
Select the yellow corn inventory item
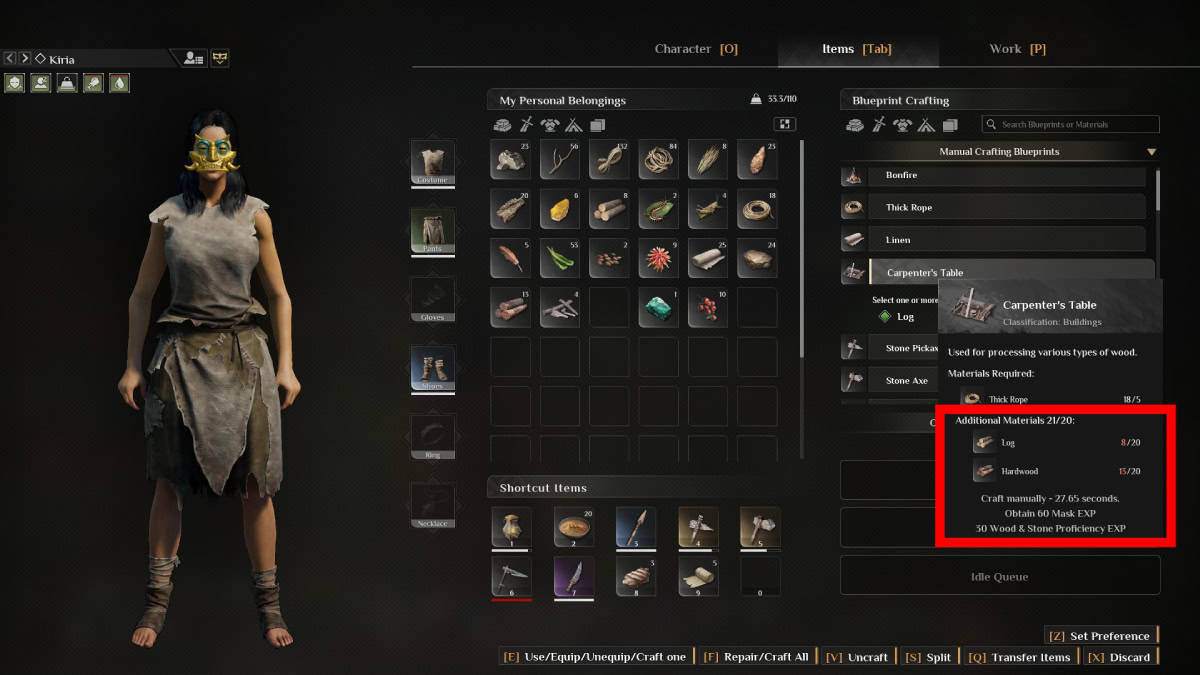point(561,209)
